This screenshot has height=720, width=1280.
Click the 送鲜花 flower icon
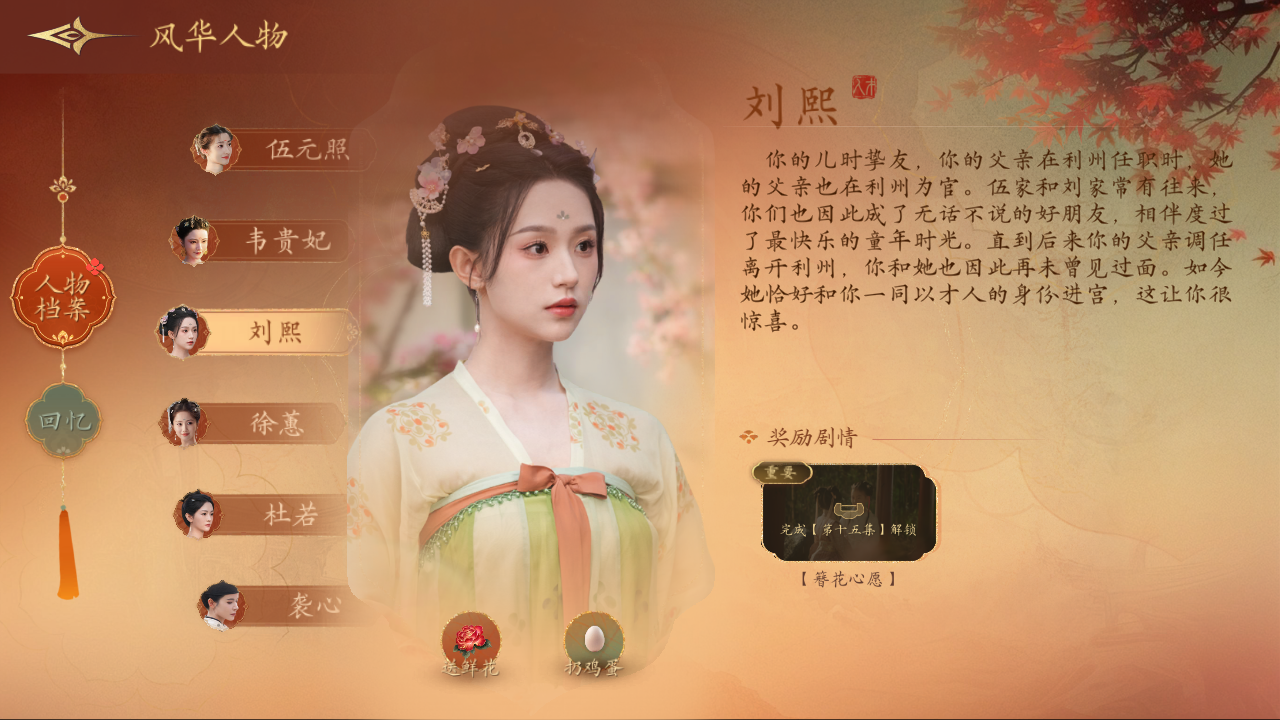point(470,637)
